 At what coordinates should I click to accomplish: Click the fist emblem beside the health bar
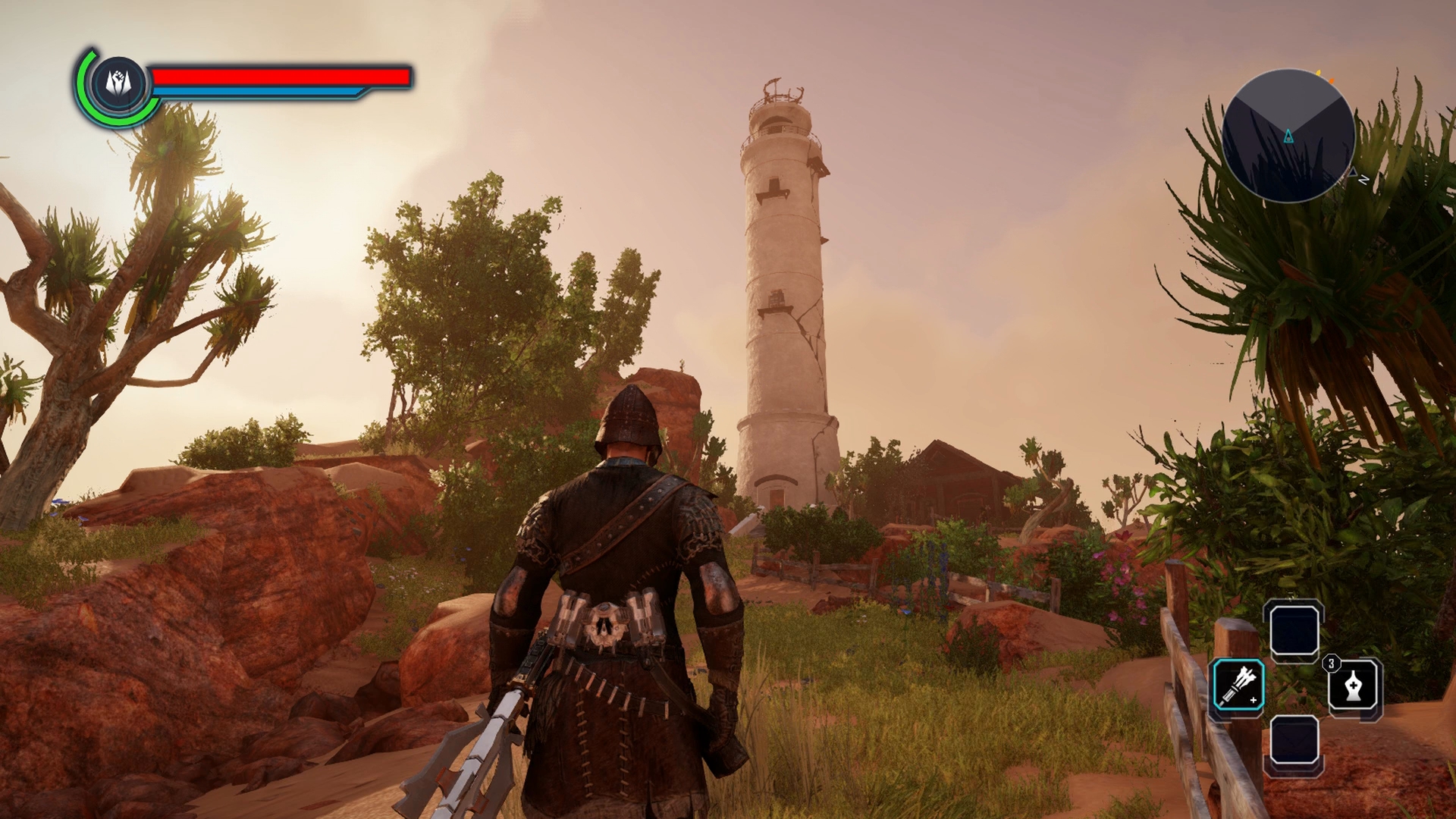(118, 82)
